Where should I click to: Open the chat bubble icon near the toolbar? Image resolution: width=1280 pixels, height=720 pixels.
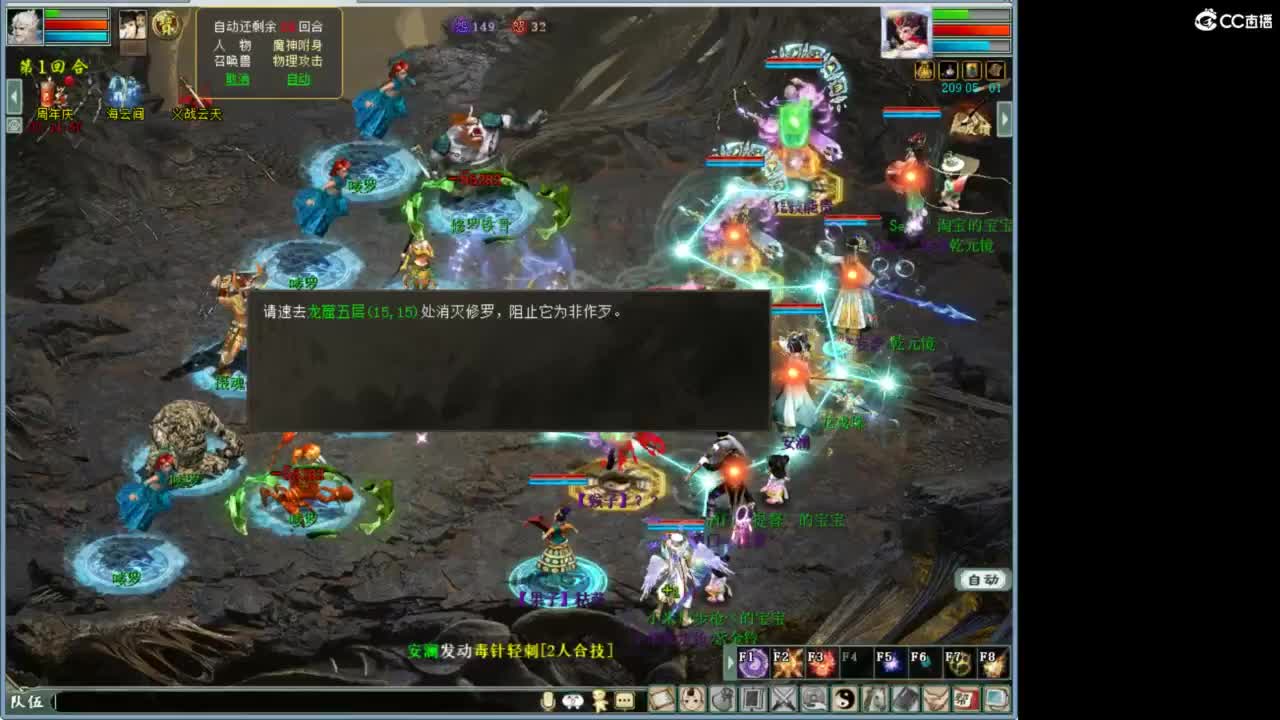(624, 701)
